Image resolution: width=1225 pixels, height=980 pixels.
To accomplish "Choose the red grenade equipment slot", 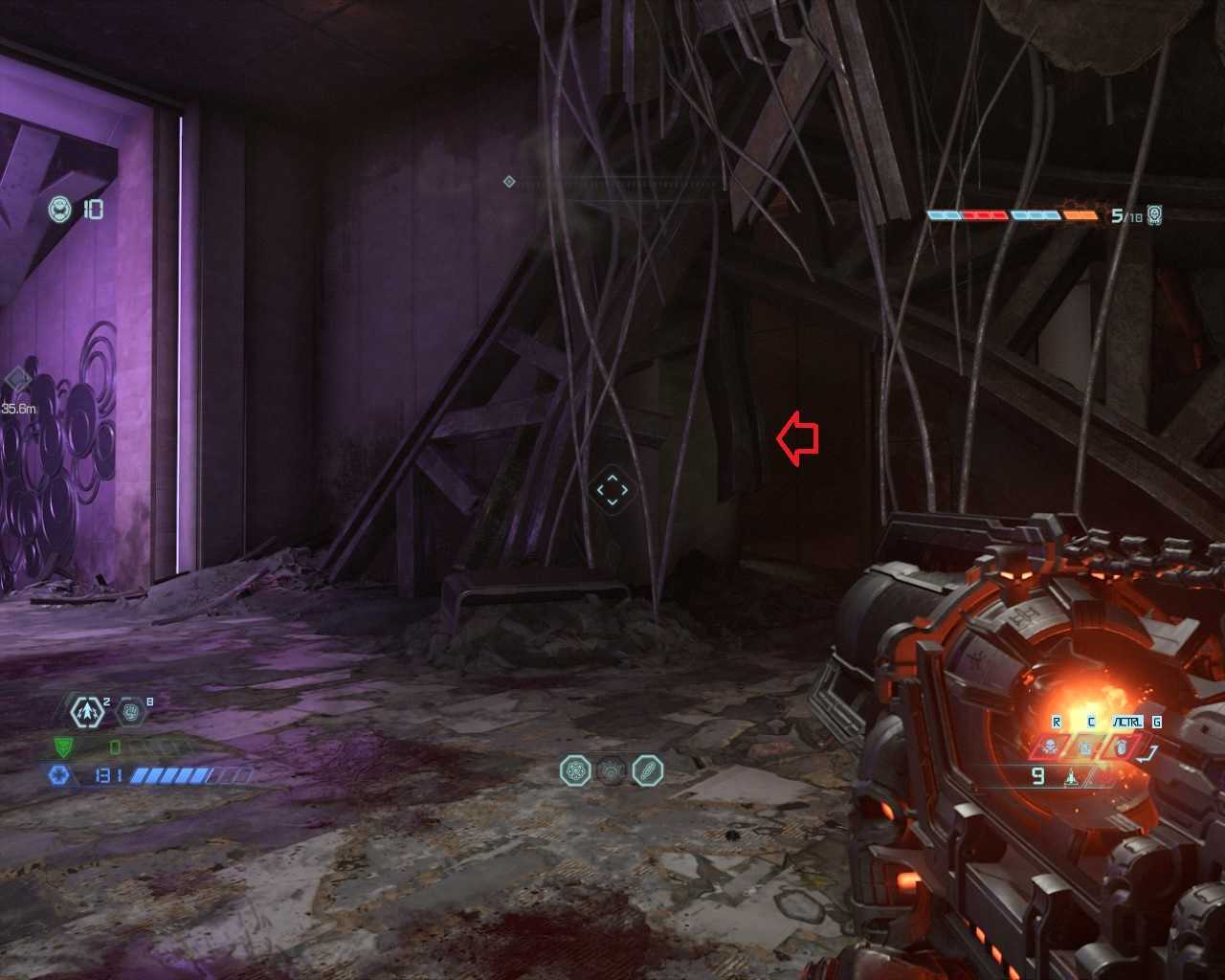I will pos(1121,746).
